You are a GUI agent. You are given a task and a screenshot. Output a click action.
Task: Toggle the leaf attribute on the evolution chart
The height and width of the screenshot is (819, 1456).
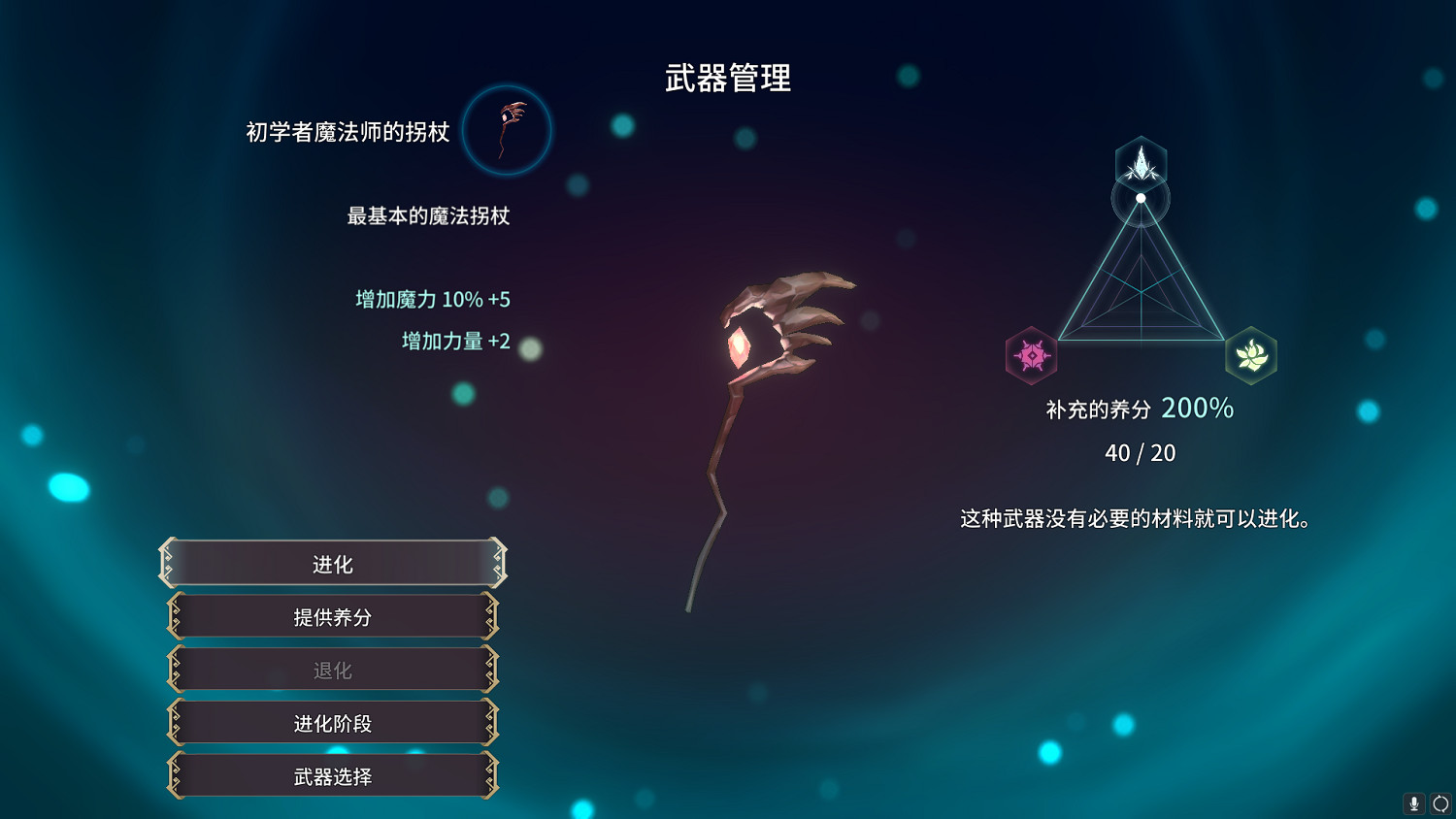point(1251,356)
